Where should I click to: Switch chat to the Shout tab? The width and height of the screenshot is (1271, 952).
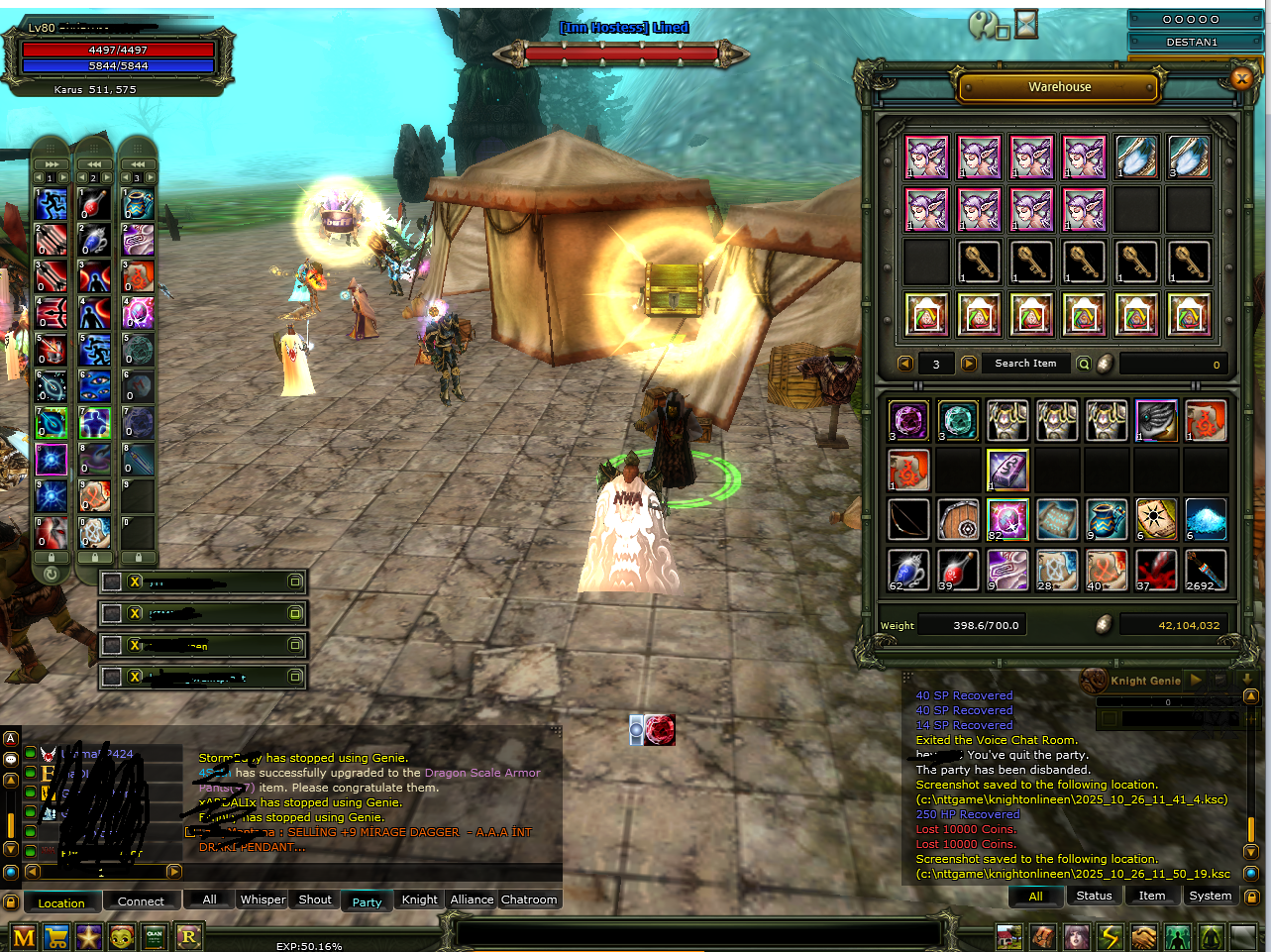point(315,899)
